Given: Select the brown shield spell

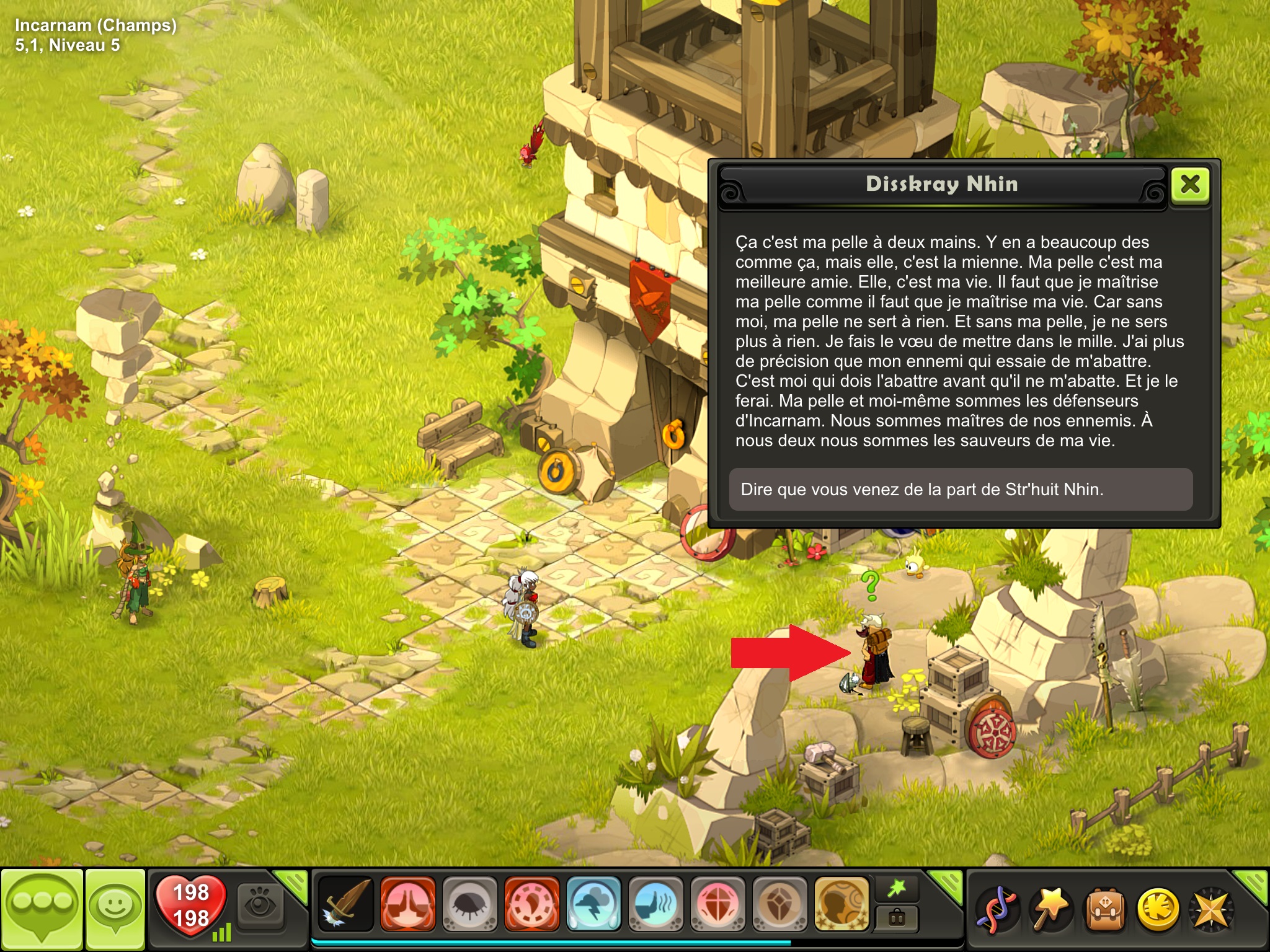Looking at the screenshot, I should coord(779,904).
